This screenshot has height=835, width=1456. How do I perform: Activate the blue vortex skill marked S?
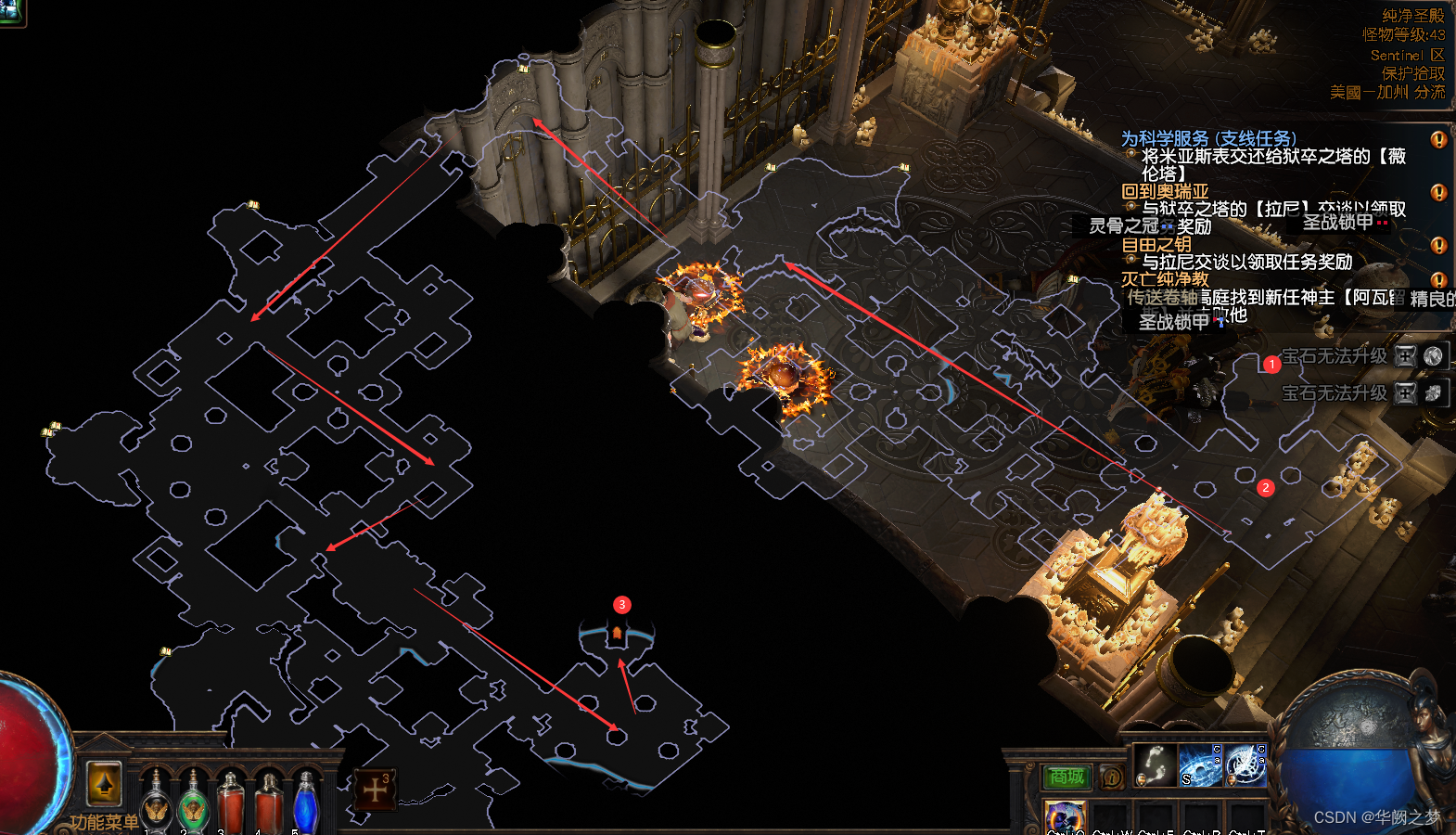point(1200,764)
